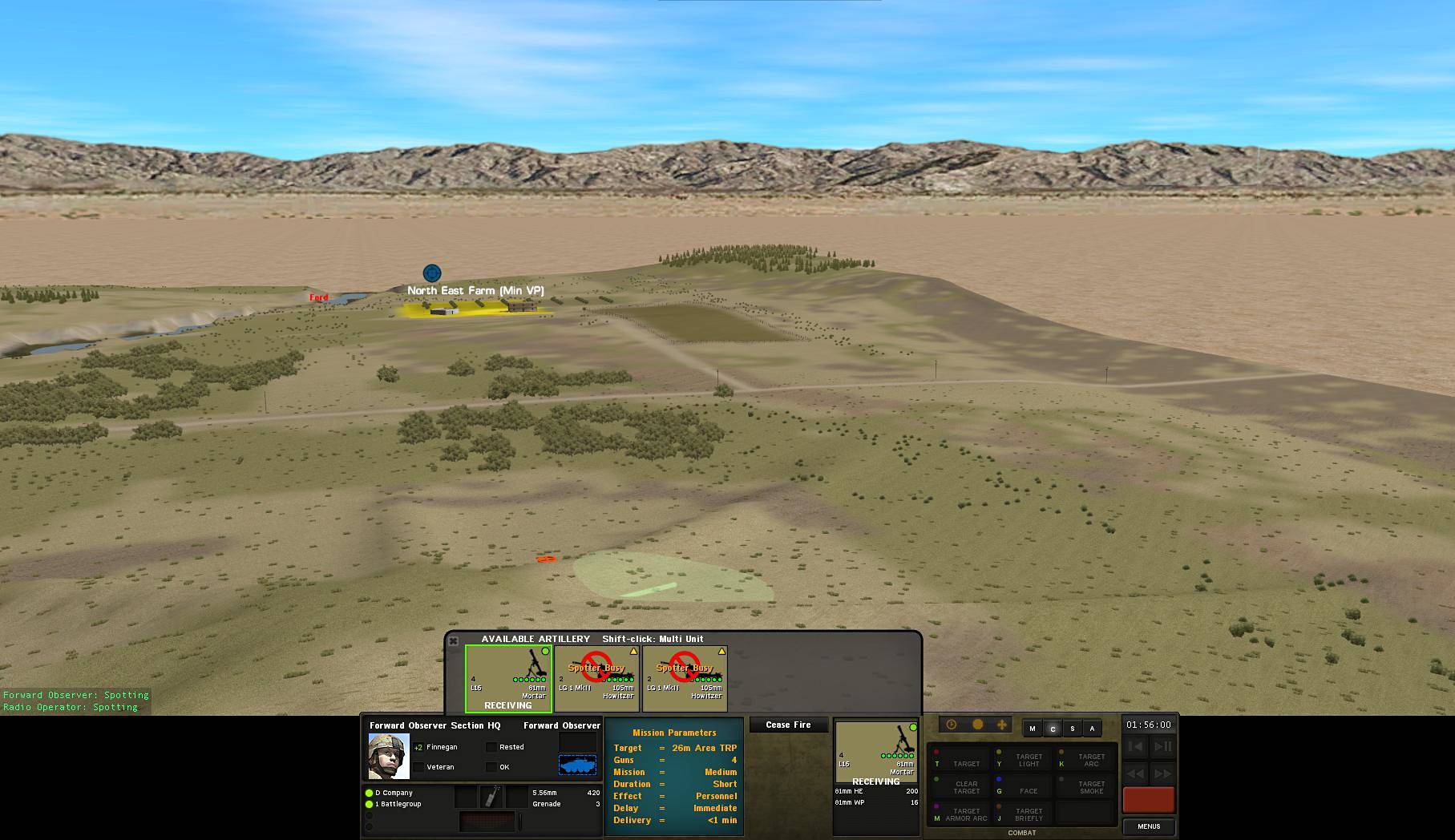
Task: Click the clock icon above the command grid
Action: [951, 725]
